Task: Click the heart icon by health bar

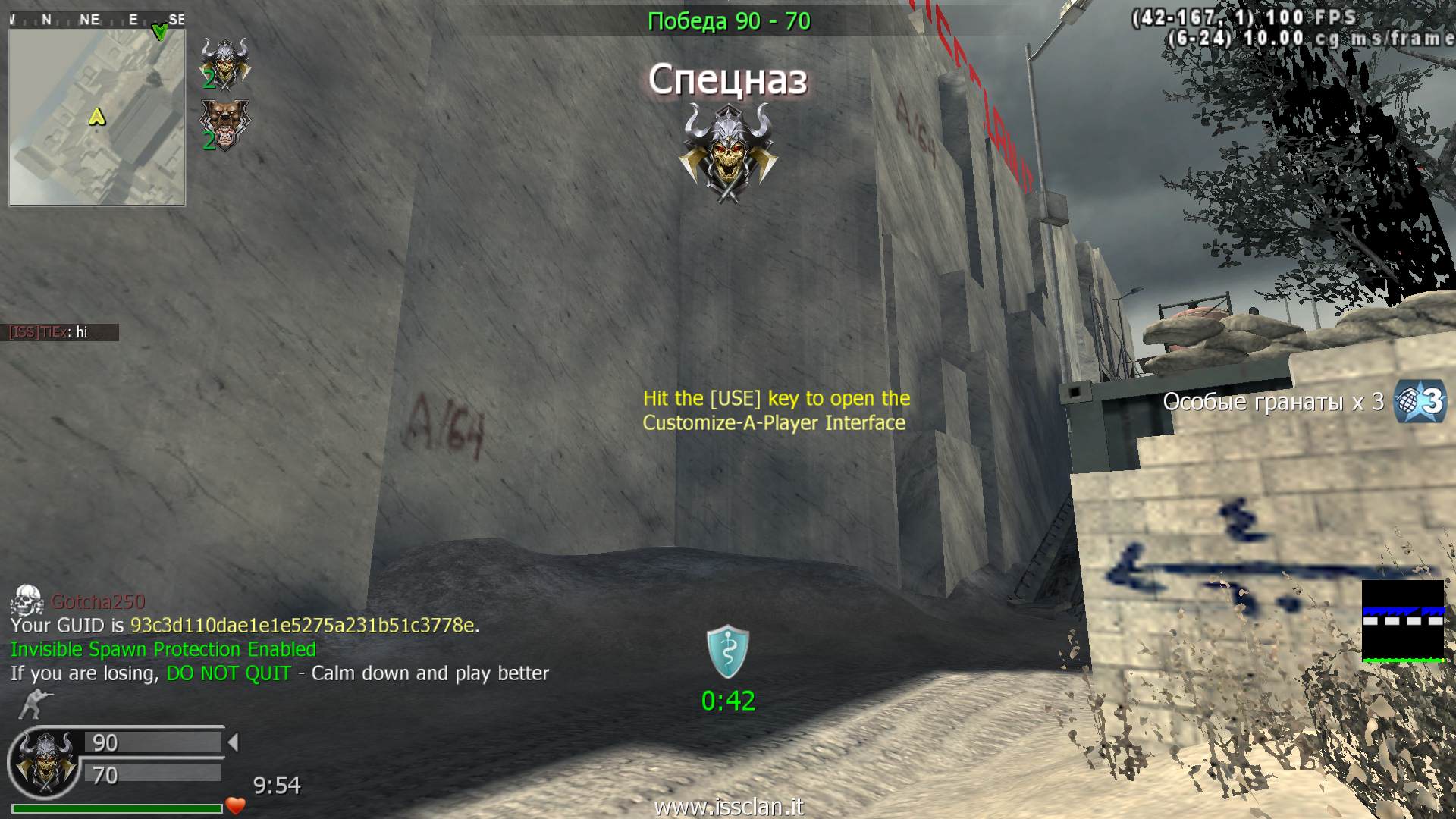Action: (x=236, y=806)
